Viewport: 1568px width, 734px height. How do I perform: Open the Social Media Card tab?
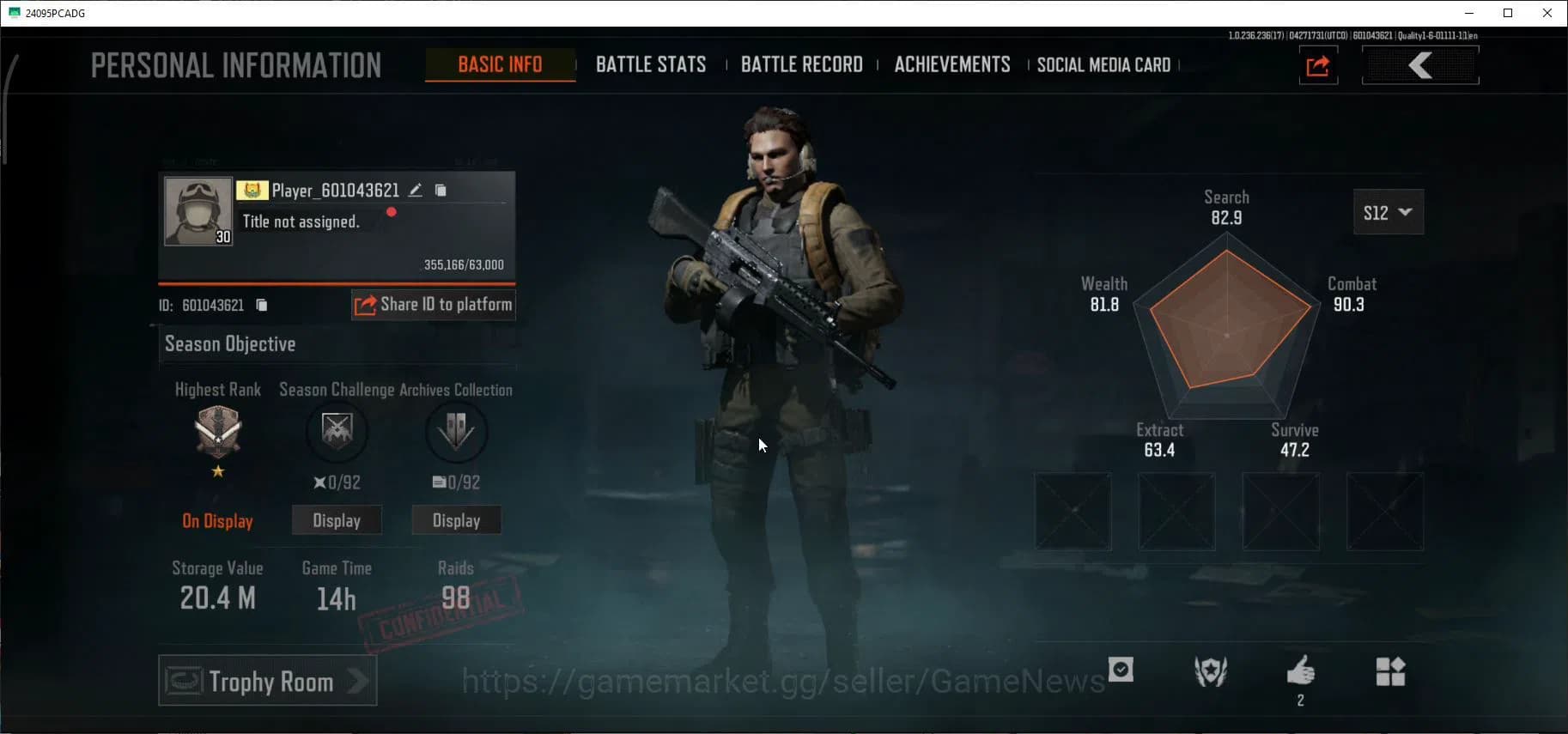(1103, 64)
